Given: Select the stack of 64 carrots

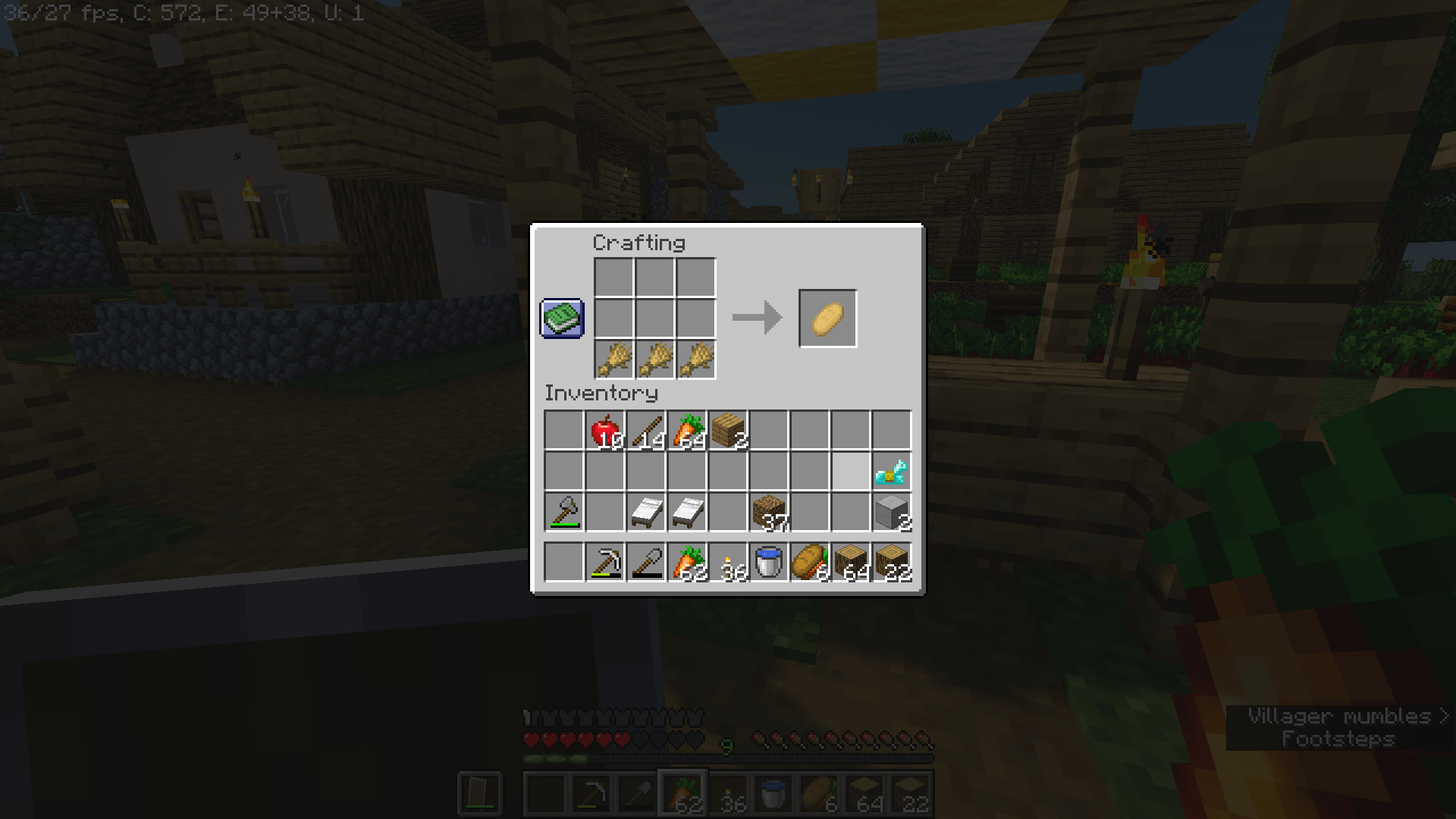Looking at the screenshot, I should click(686, 428).
